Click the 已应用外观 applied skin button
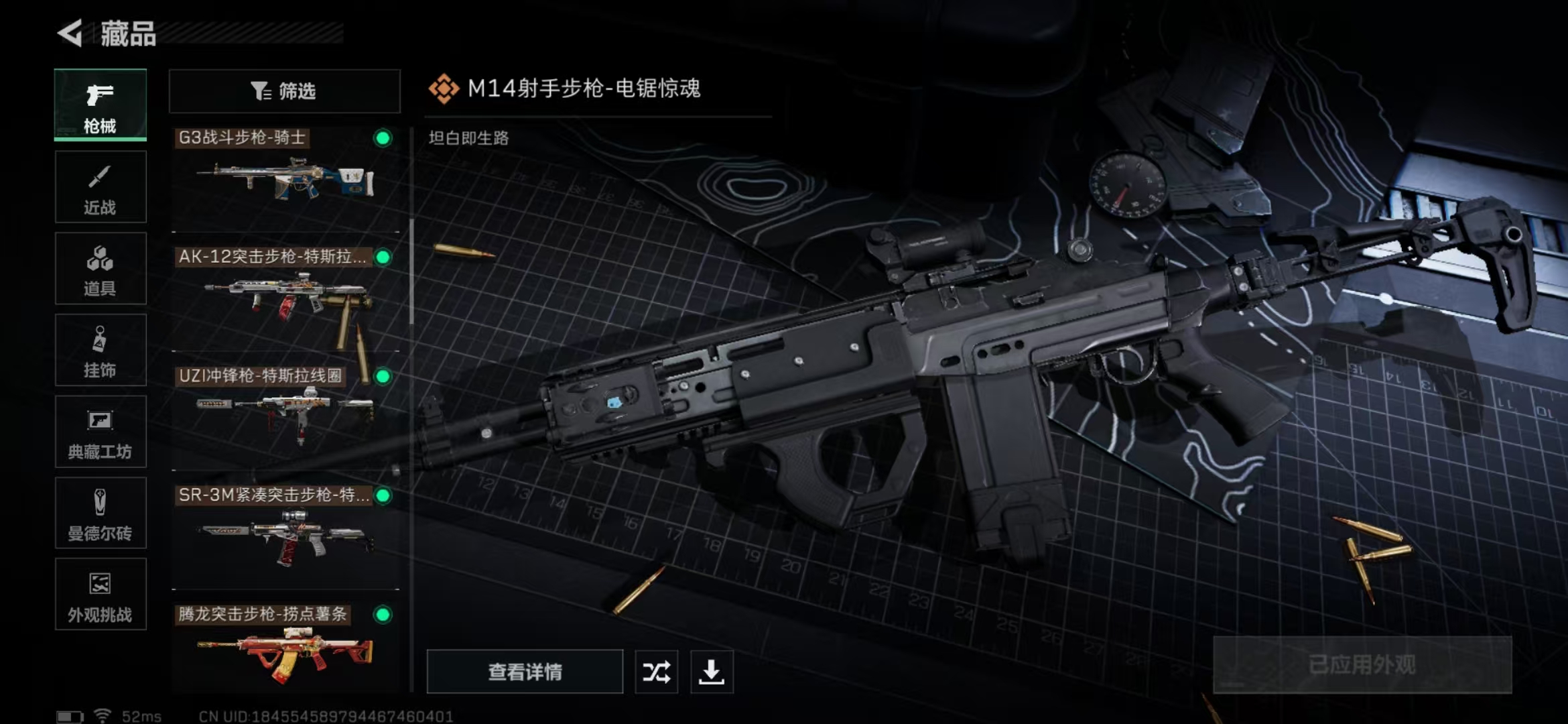This screenshot has width=1568, height=724. tap(1362, 665)
